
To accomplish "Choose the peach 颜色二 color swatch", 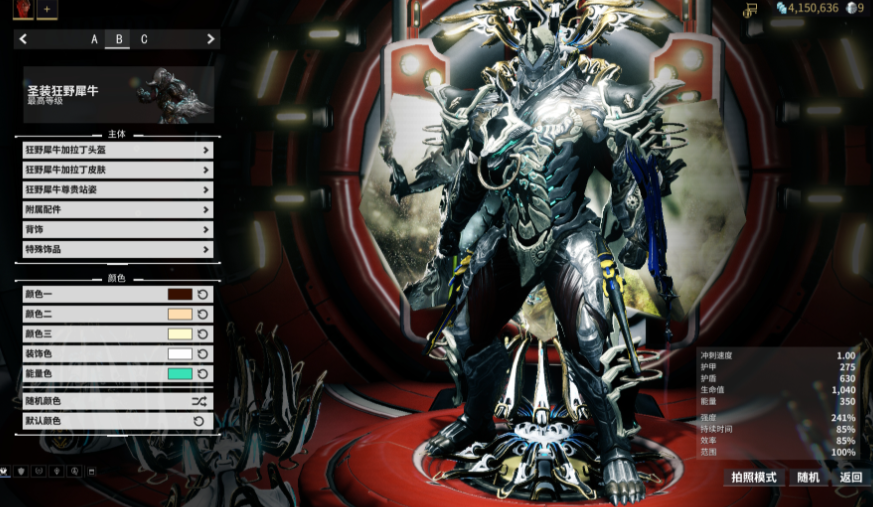I will (180, 314).
